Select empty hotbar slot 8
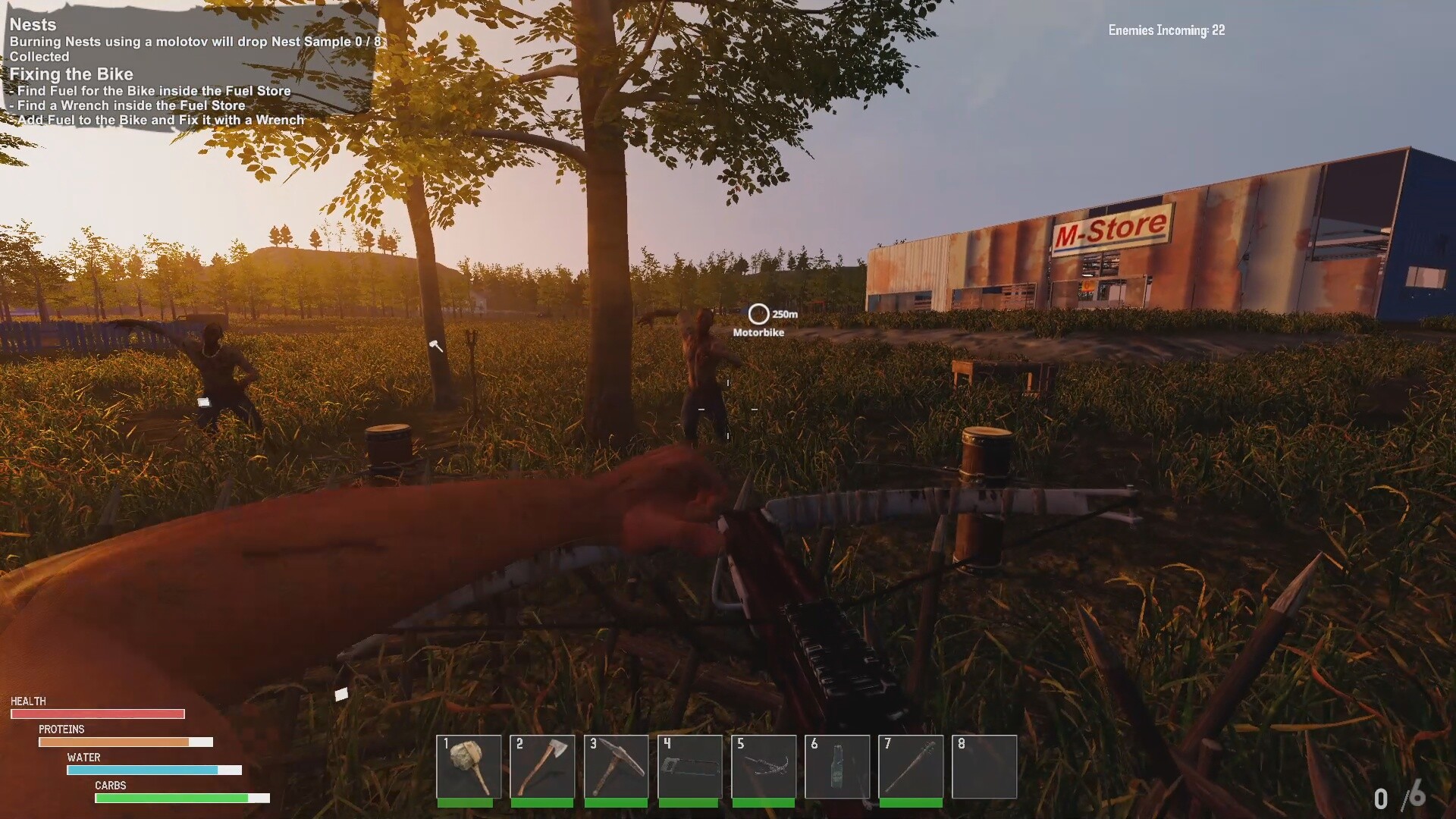 [x=984, y=766]
